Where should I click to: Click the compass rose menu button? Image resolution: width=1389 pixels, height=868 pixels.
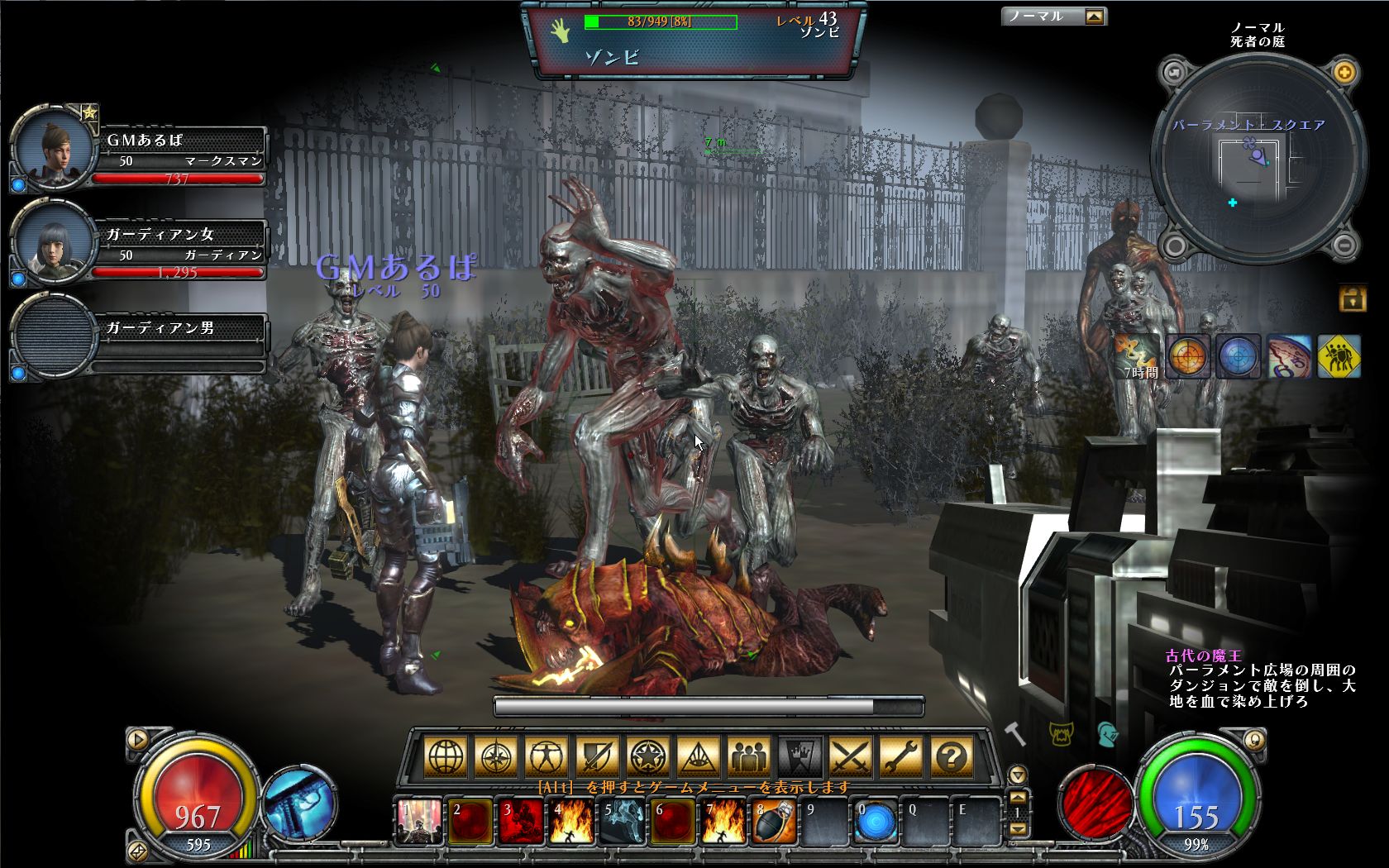495,756
